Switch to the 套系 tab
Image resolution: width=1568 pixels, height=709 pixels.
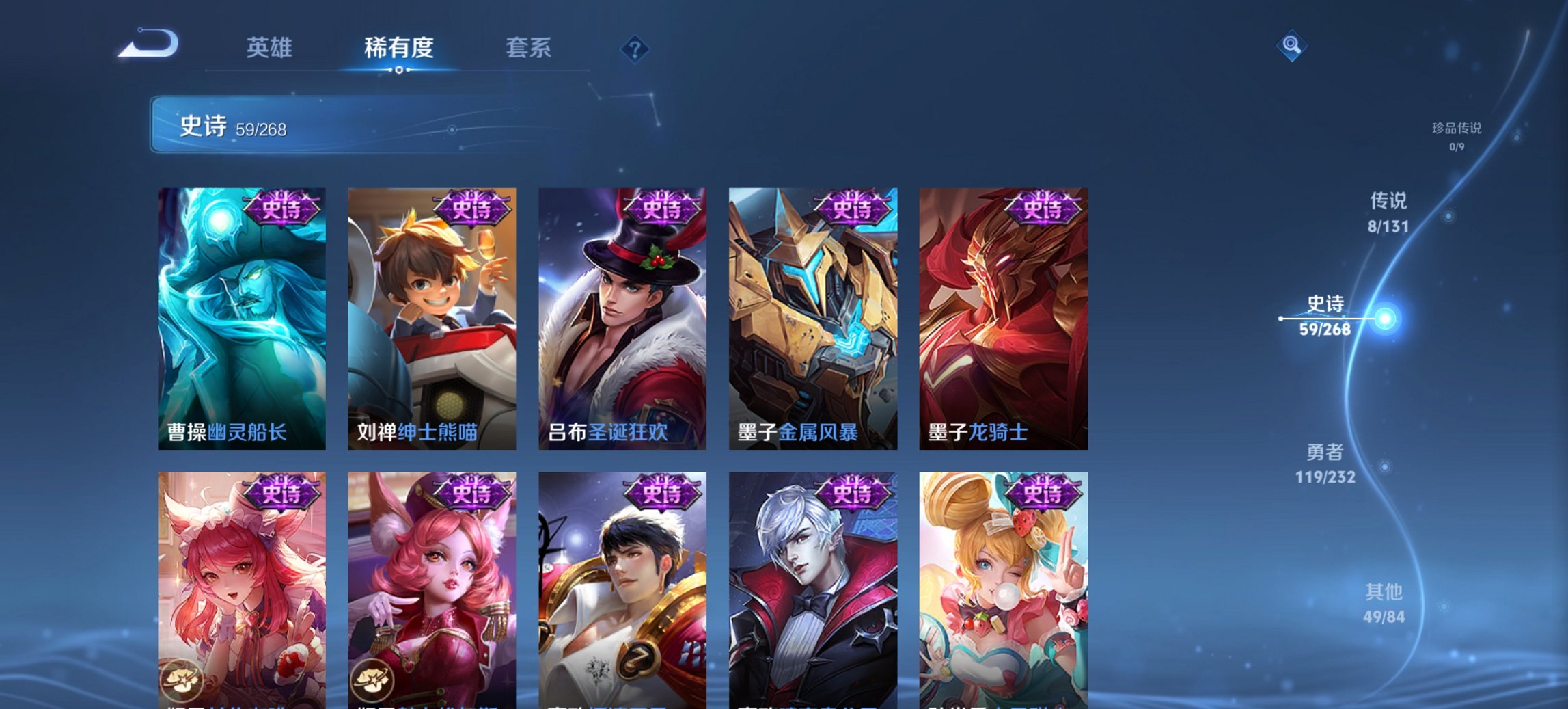[x=529, y=48]
